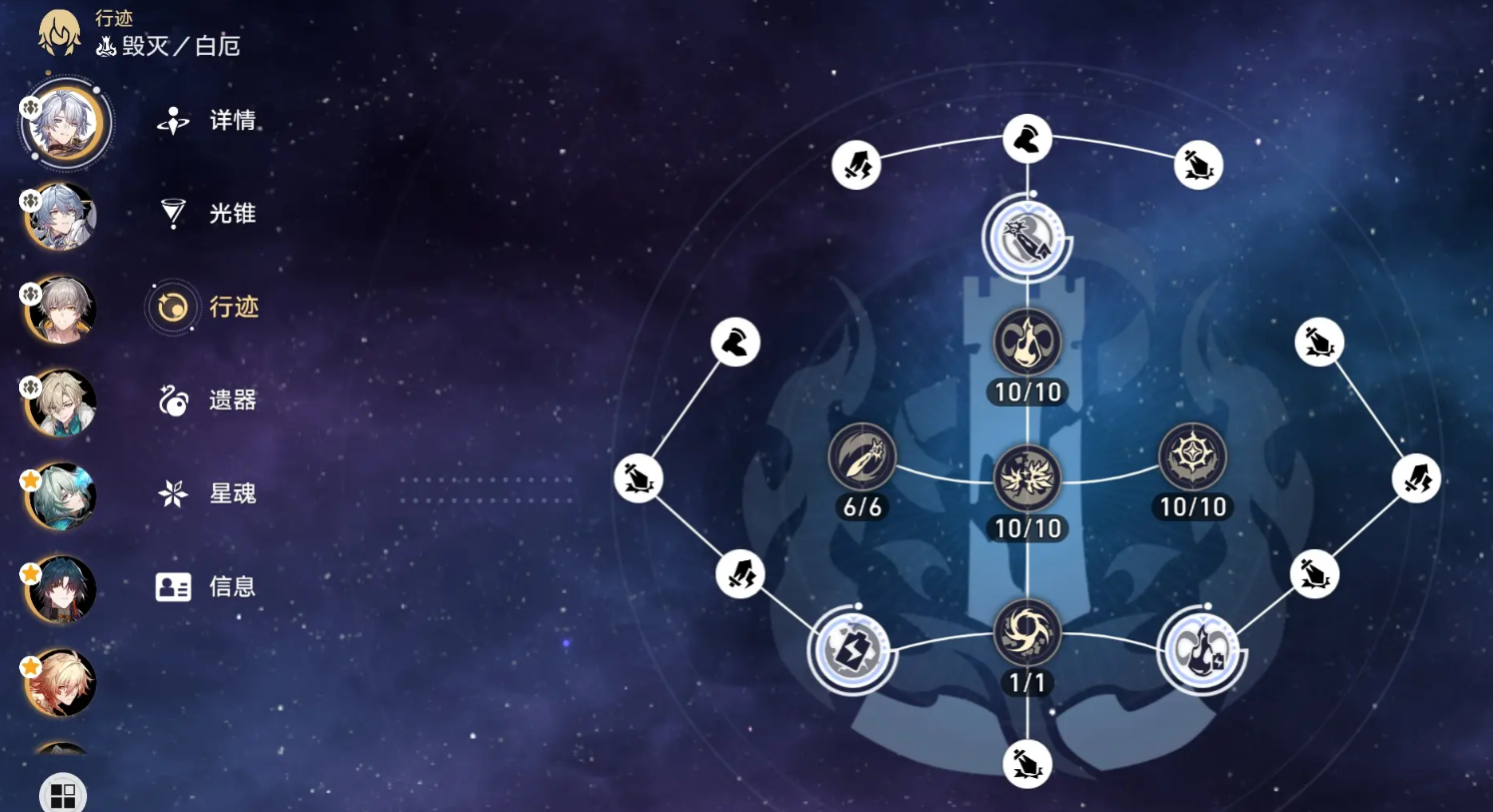This screenshot has width=1493, height=812.
Task: Click the anchor-shaped stat node on the far left
Action: click(638, 479)
